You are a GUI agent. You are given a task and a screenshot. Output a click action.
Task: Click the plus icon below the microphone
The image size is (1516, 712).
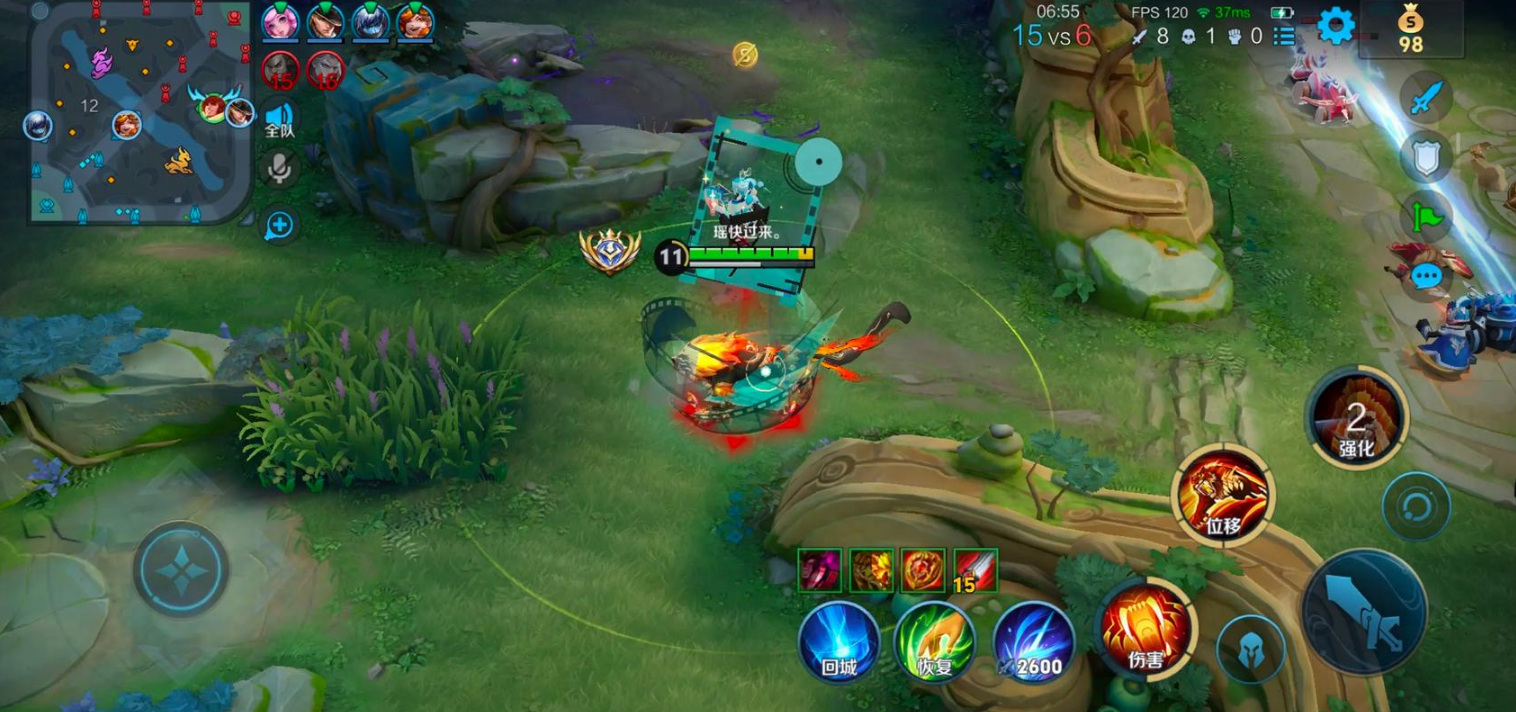click(x=279, y=226)
